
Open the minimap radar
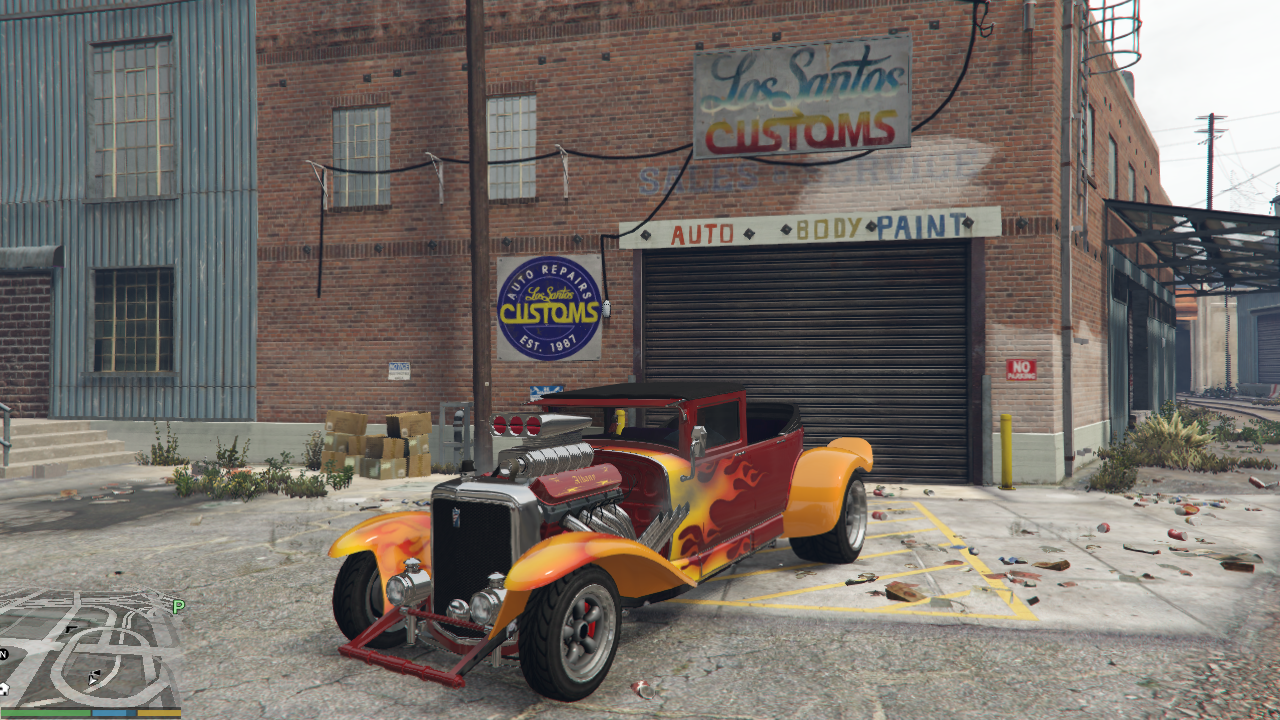pos(90,650)
